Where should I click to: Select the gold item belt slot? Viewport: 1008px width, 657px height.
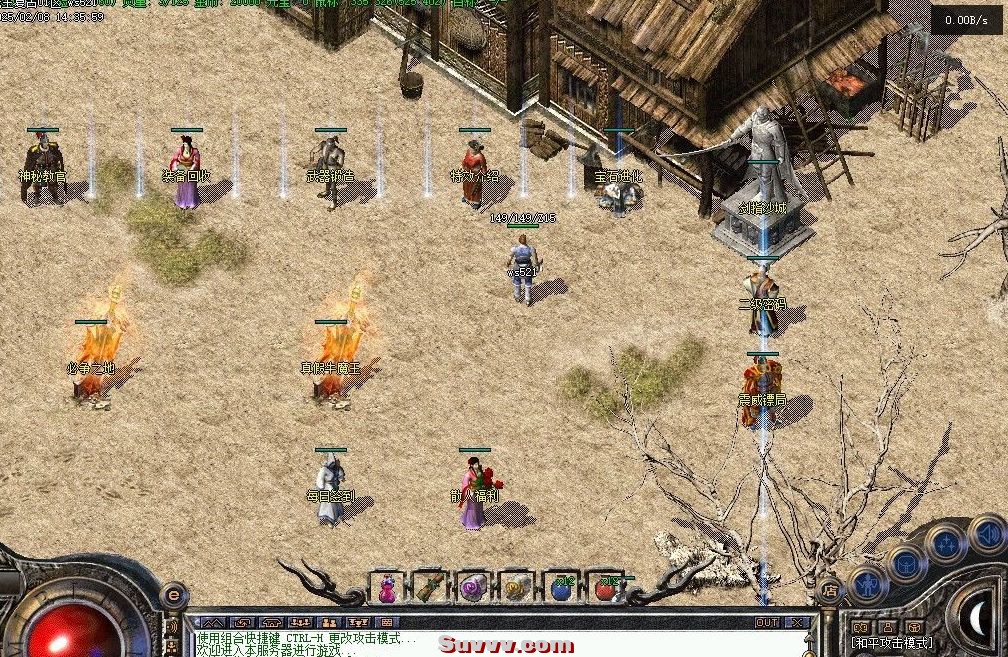click(x=517, y=589)
